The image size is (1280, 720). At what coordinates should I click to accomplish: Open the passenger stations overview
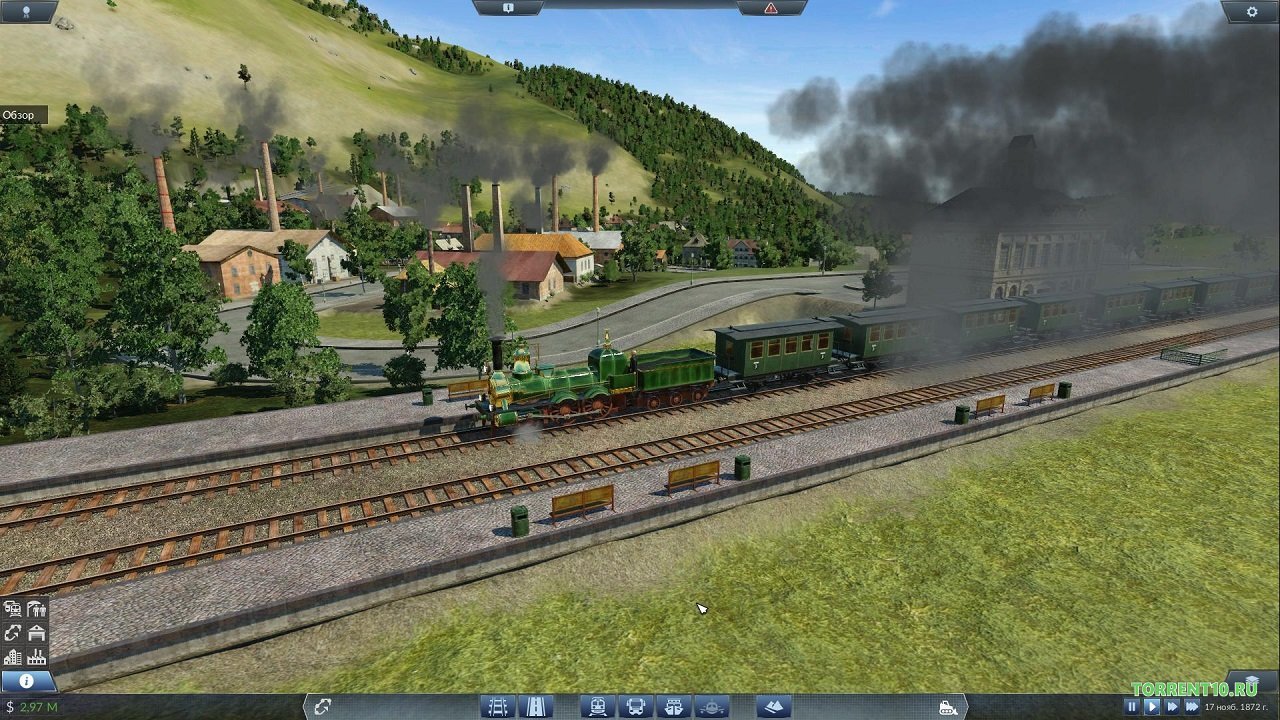[35, 608]
